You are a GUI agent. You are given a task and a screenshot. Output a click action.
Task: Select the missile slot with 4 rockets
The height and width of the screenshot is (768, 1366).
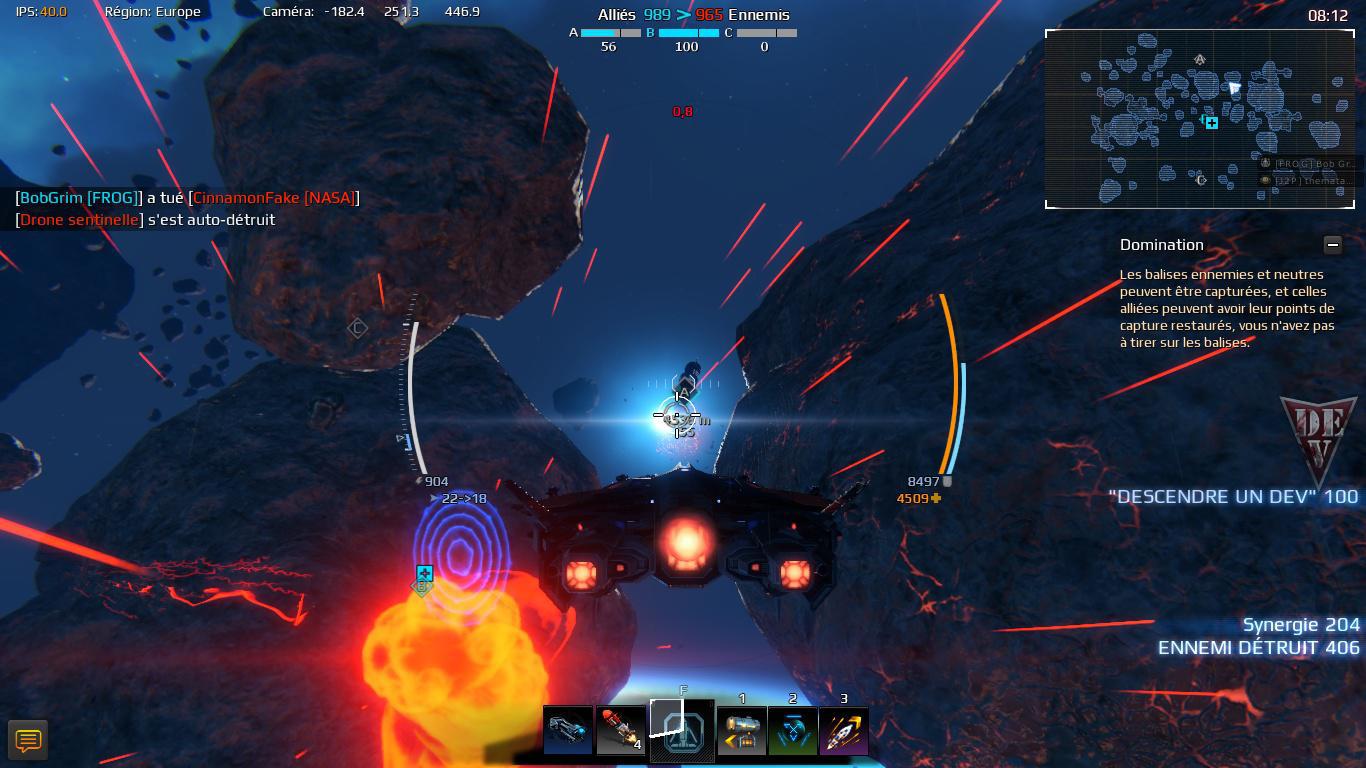(x=621, y=731)
